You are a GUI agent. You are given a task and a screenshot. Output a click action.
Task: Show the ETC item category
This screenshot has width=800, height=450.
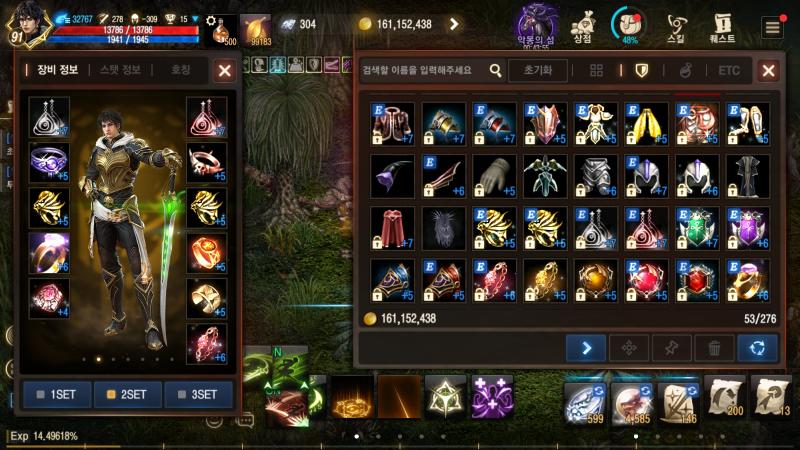point(729,70)
